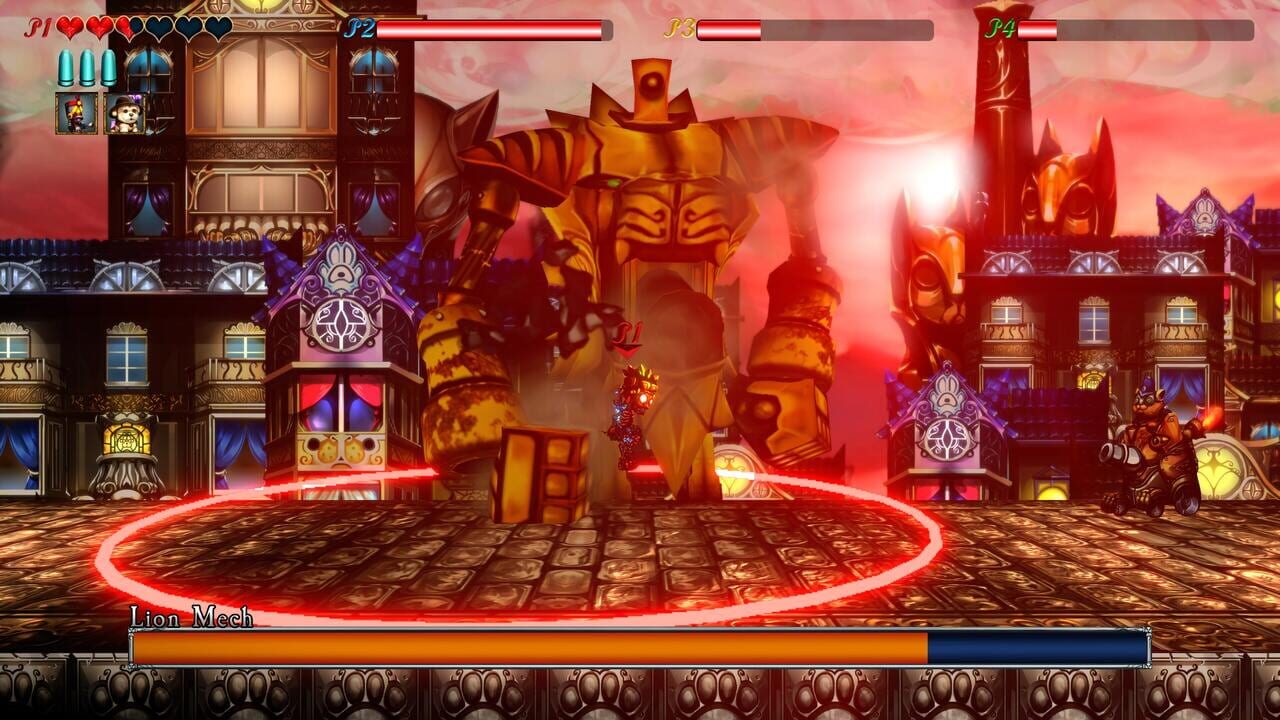Click the first red heart in P1's health
Viewport: 1280px width, 720px height.
68,28
